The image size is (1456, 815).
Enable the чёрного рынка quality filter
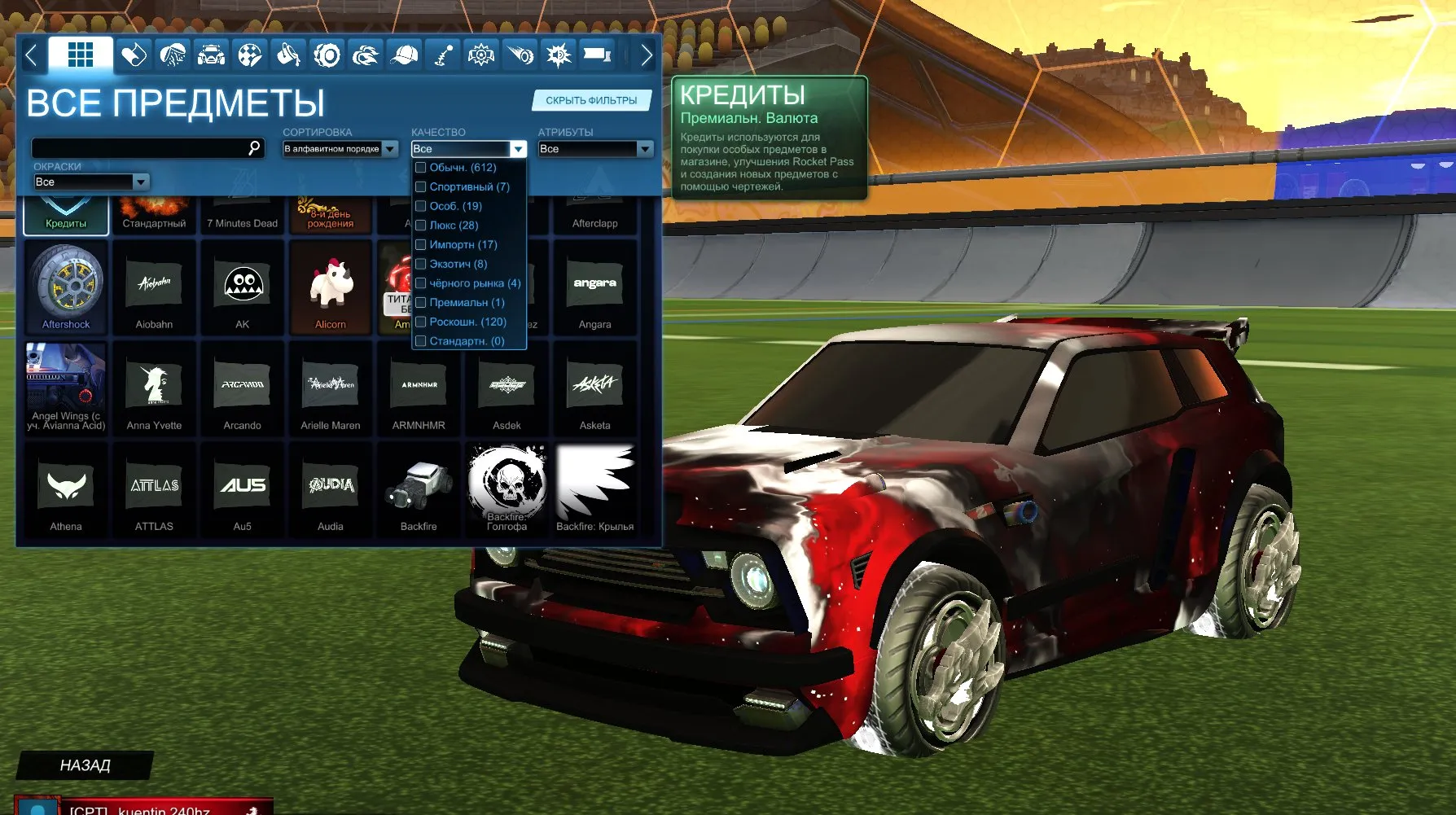coord(420,283)
